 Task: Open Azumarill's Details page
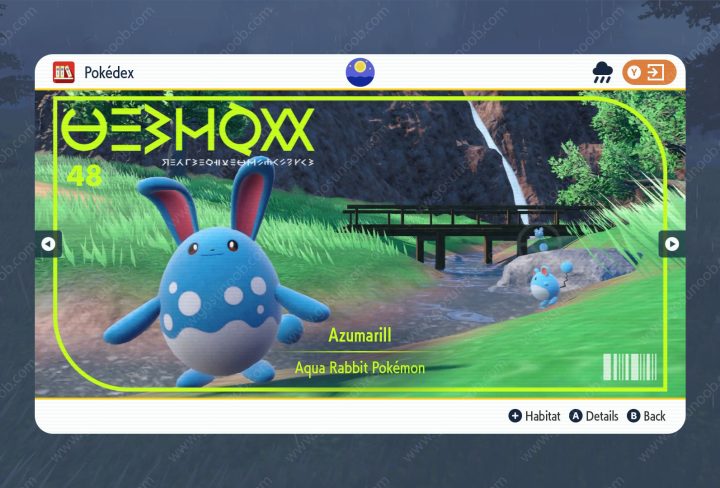click(594, 416)
